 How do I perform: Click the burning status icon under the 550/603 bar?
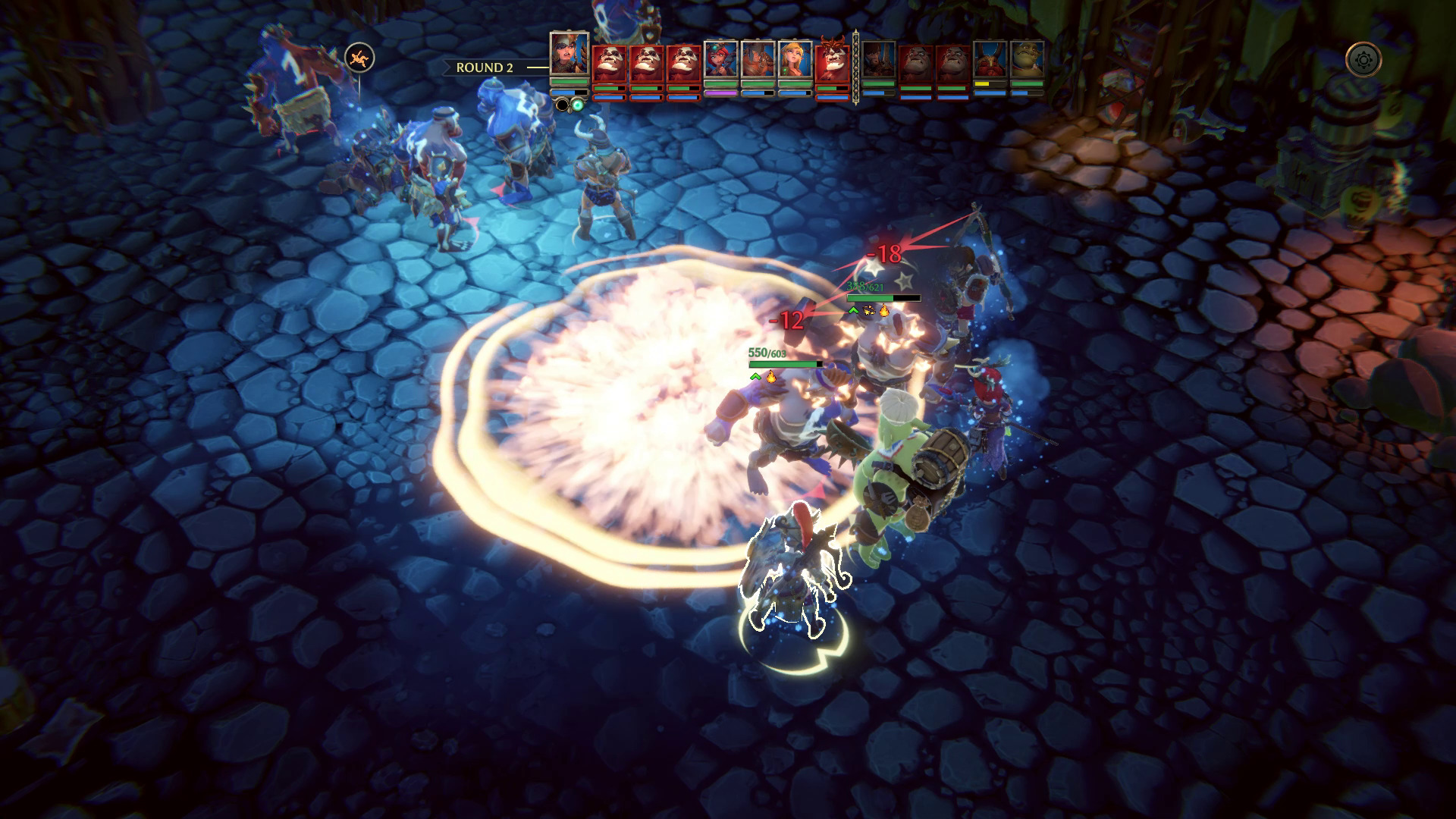click(x=770, y=378)
